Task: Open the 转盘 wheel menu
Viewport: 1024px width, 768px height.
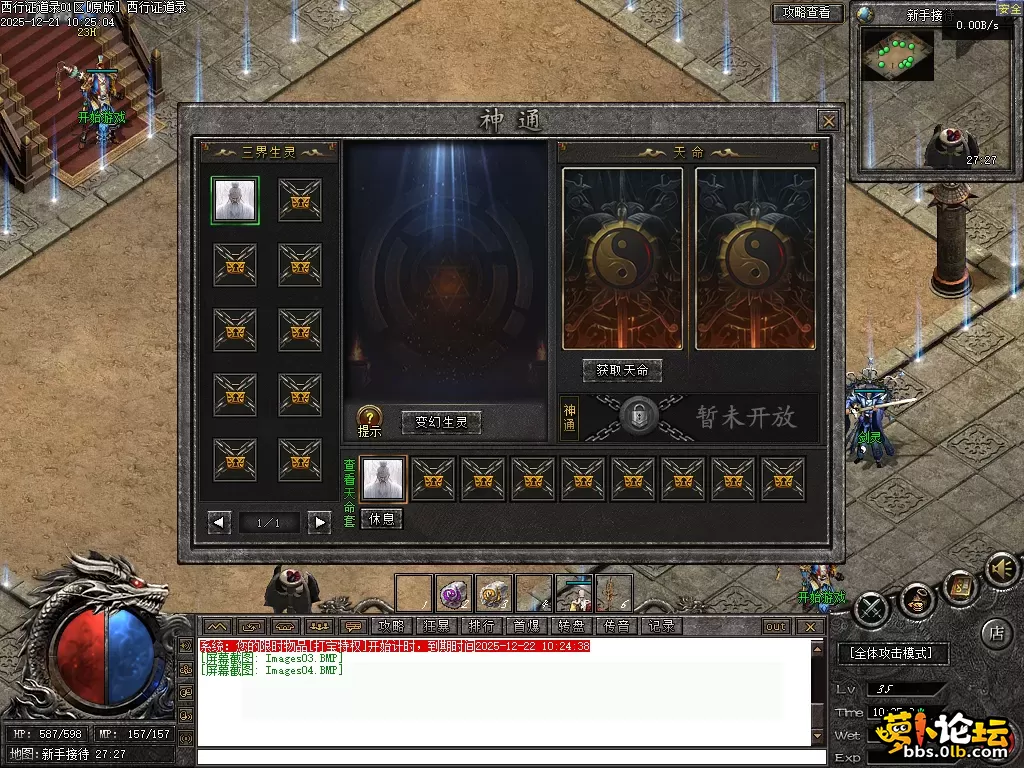Action: click(x=572, y=626)
